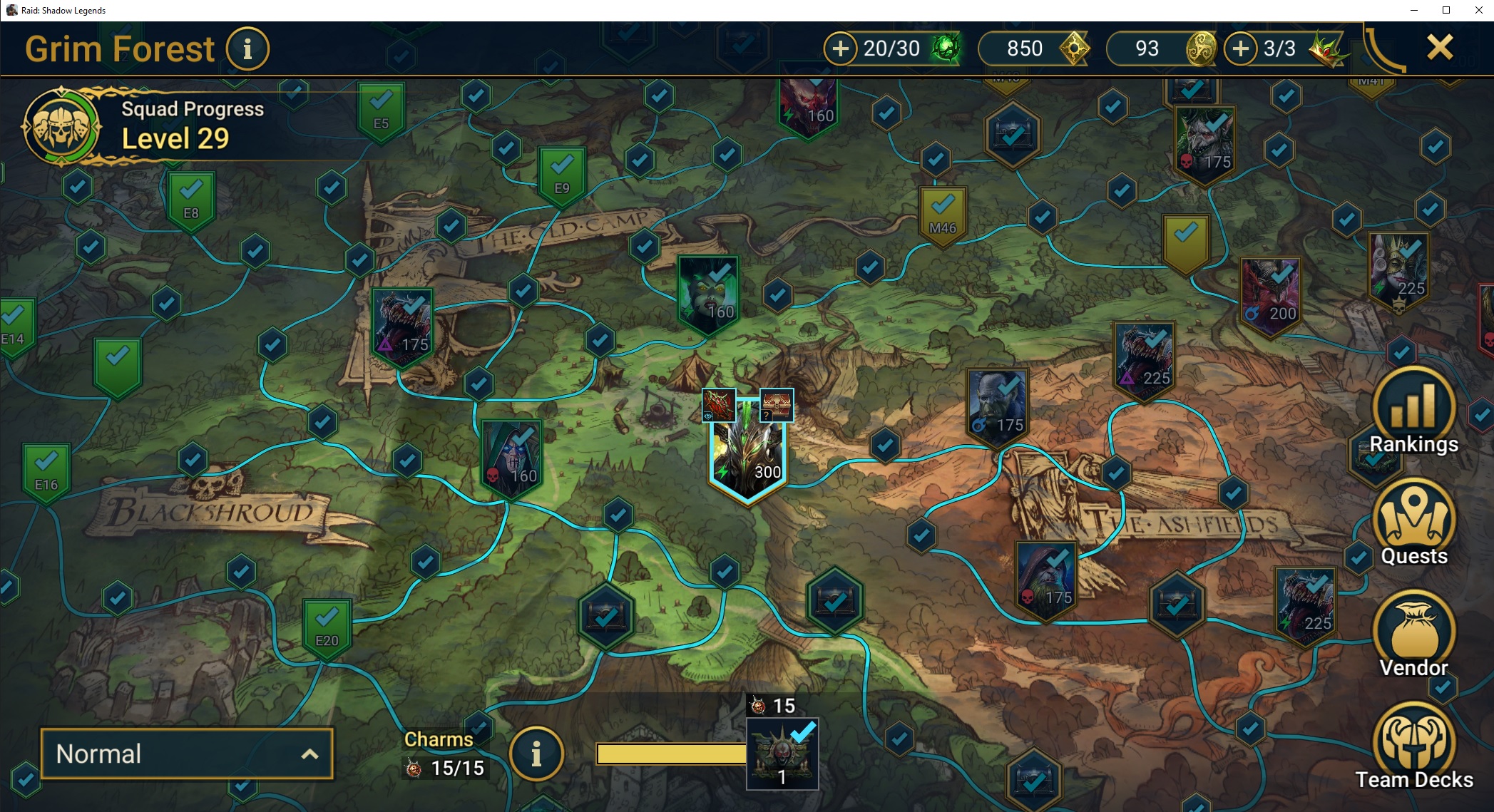This screenshot has height=812, width=1494.
Task: Open the Grim Forest info button
Action: point(247,49)
